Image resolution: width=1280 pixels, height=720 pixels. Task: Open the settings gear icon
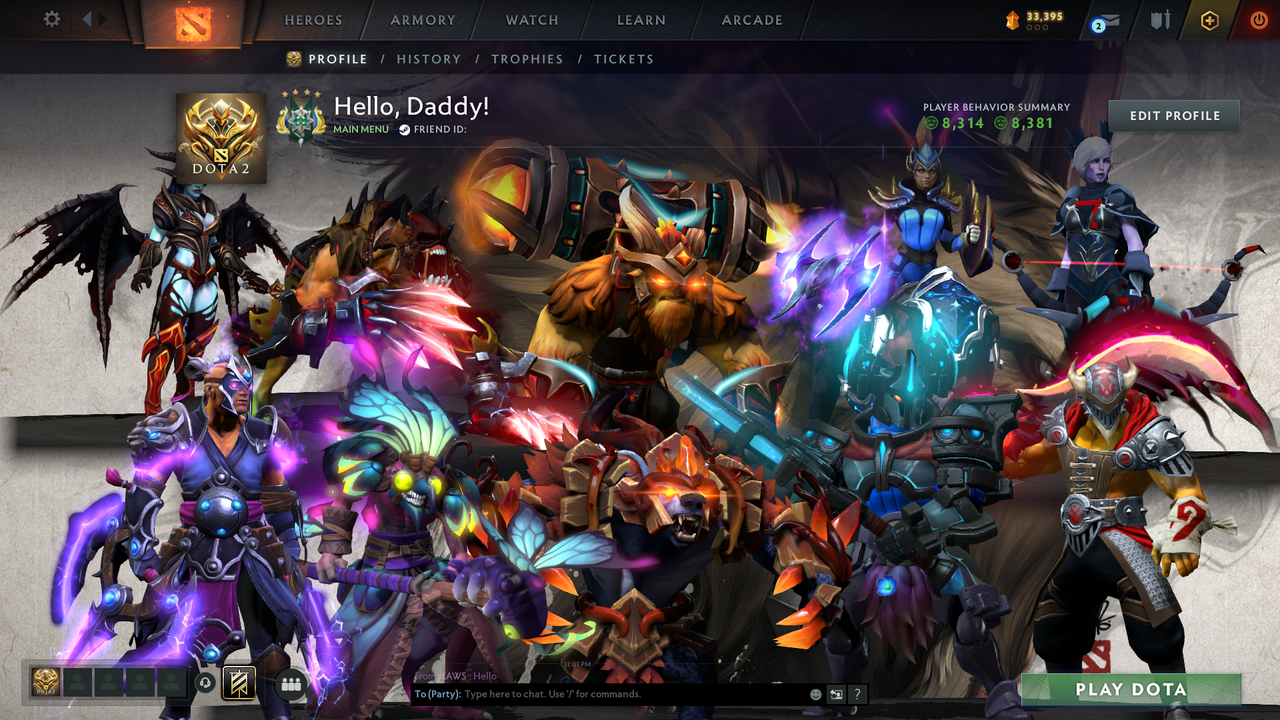50,19
